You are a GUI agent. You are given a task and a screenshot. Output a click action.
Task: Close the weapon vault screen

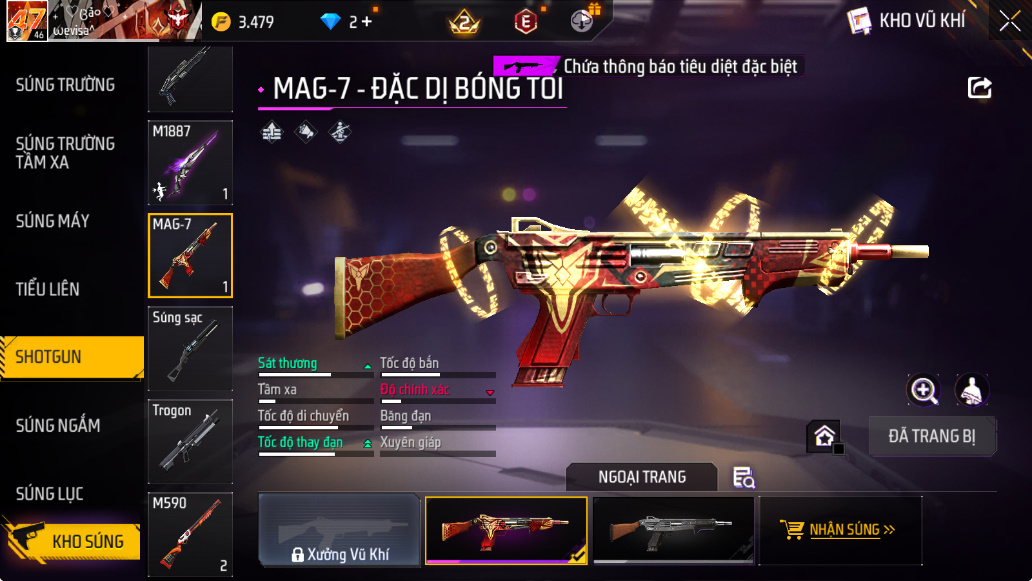1009,21
